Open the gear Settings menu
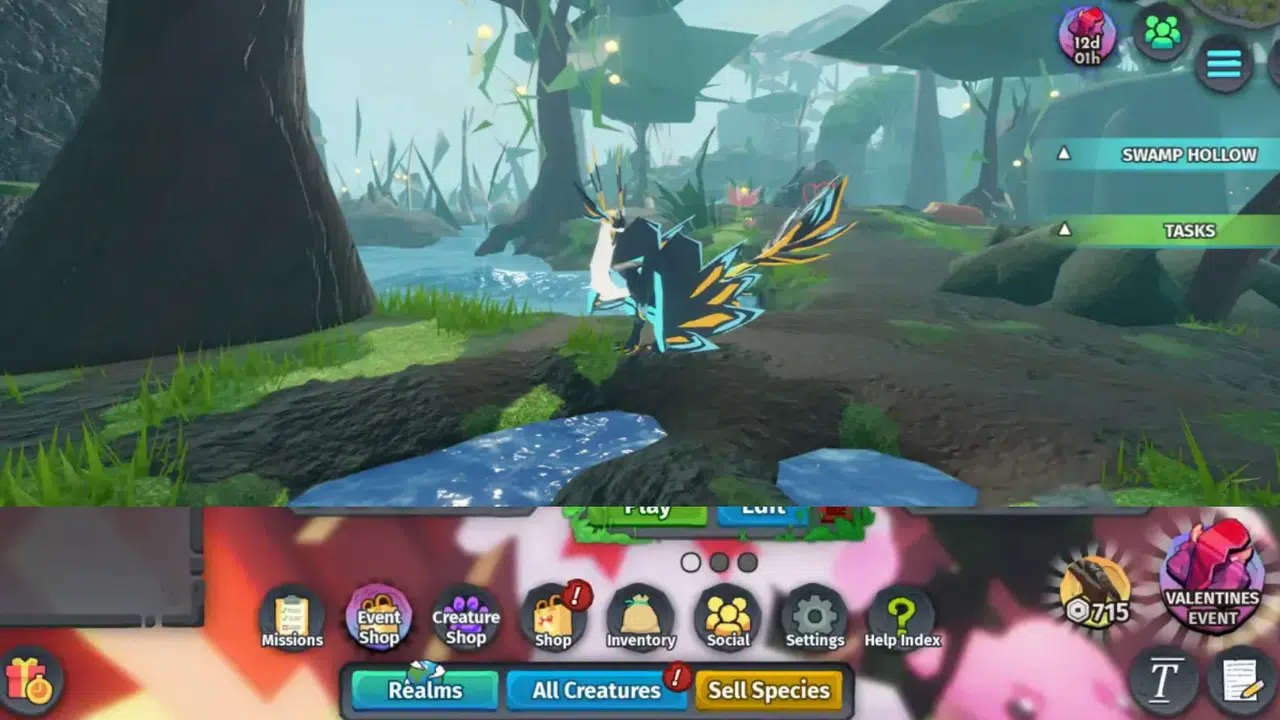The image size is (1280, 720). (814, 619)
